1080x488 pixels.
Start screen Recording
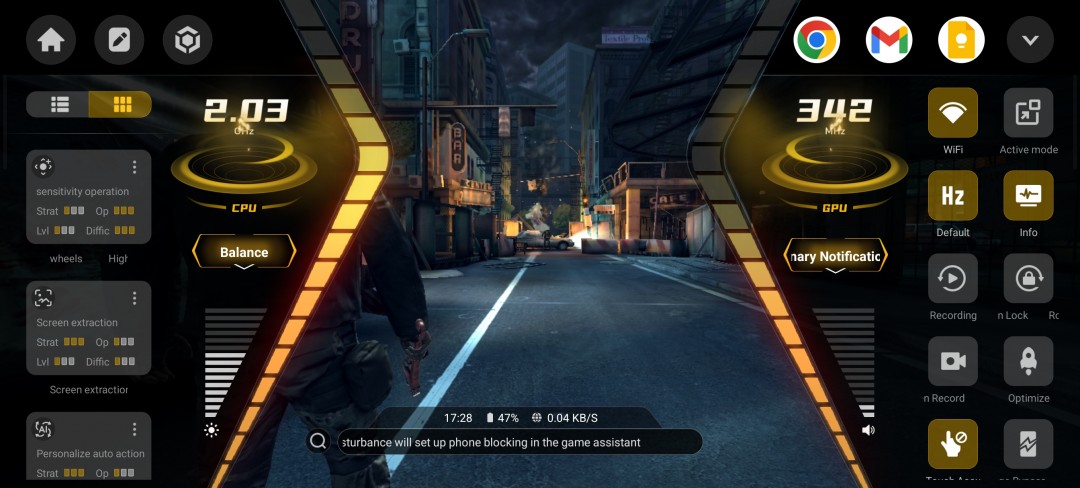pos(953,279)
